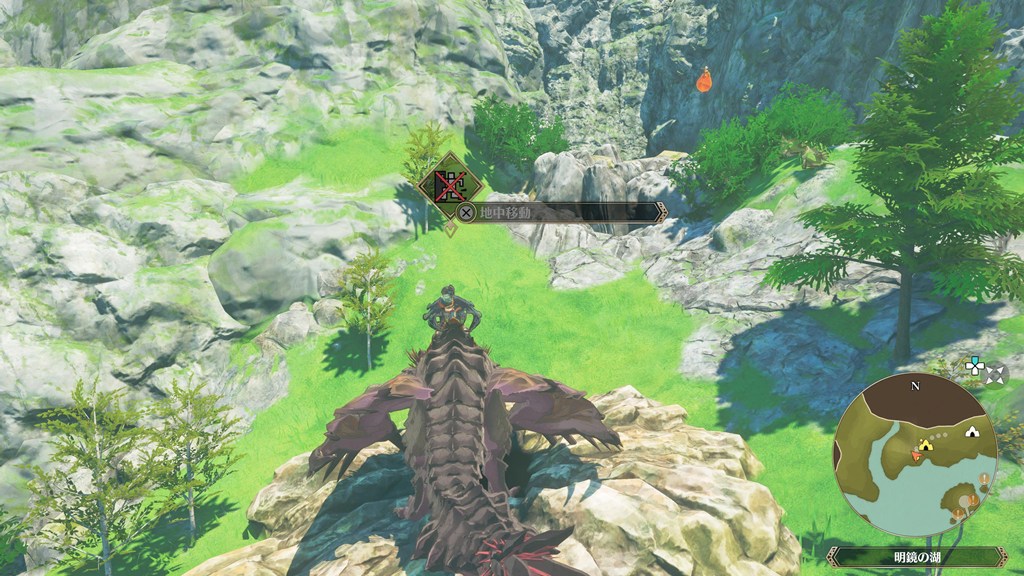
Task: Click the crossed-out diamond ride action icon
Action: point(450,183)
